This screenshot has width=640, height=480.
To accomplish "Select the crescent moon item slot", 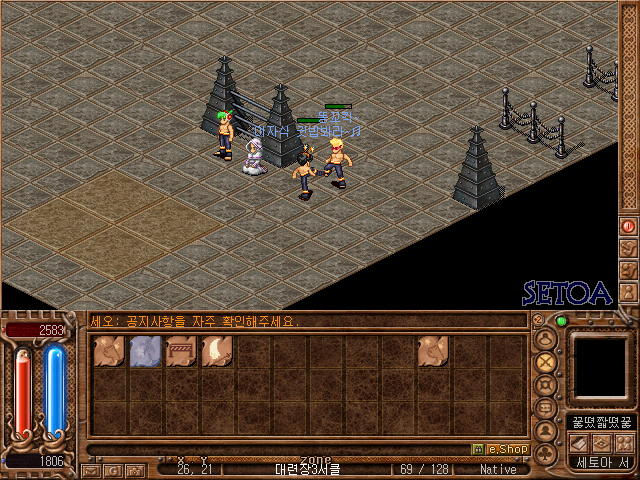I will (x=217, y=351).
